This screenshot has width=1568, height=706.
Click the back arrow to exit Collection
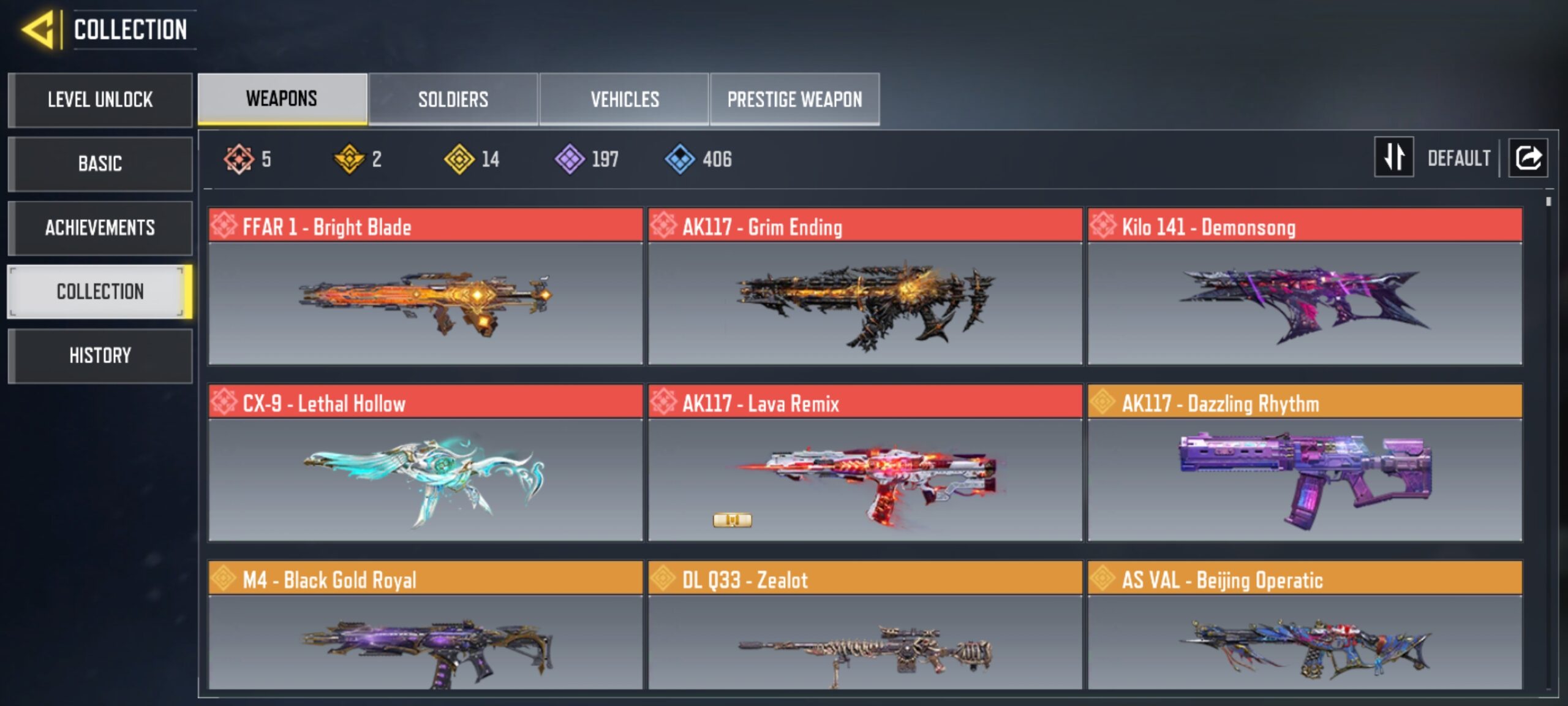coord(36,29)
